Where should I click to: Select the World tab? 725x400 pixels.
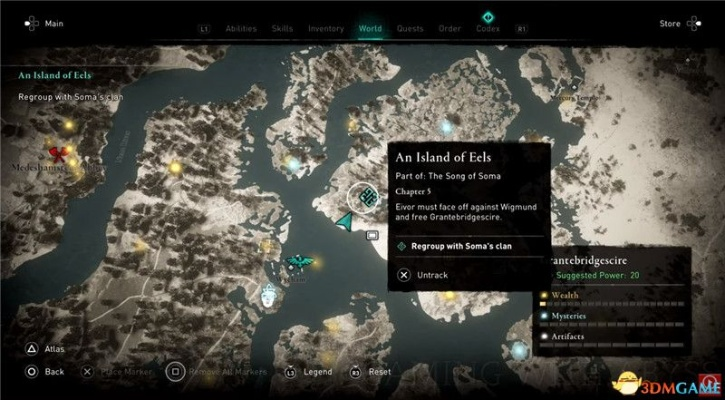(369, 28)
